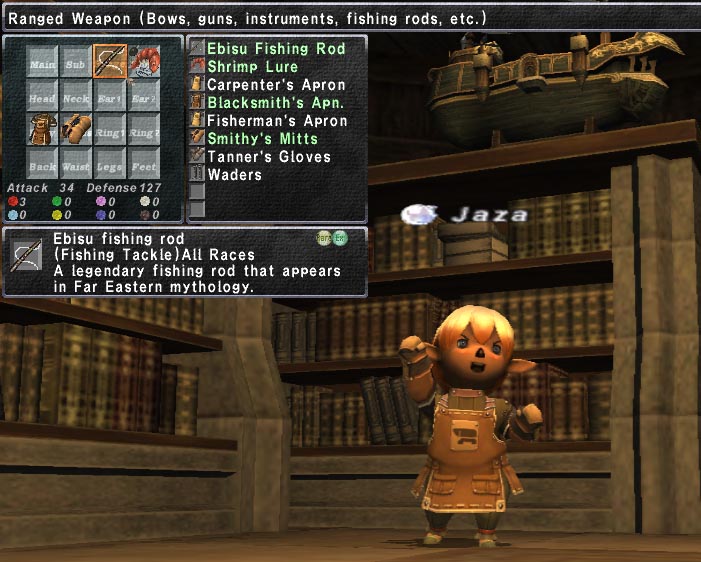Select Waders in the item list
The height and width of the screenshot is (562, 701).
pyautogui.click(x=234, y=175)
